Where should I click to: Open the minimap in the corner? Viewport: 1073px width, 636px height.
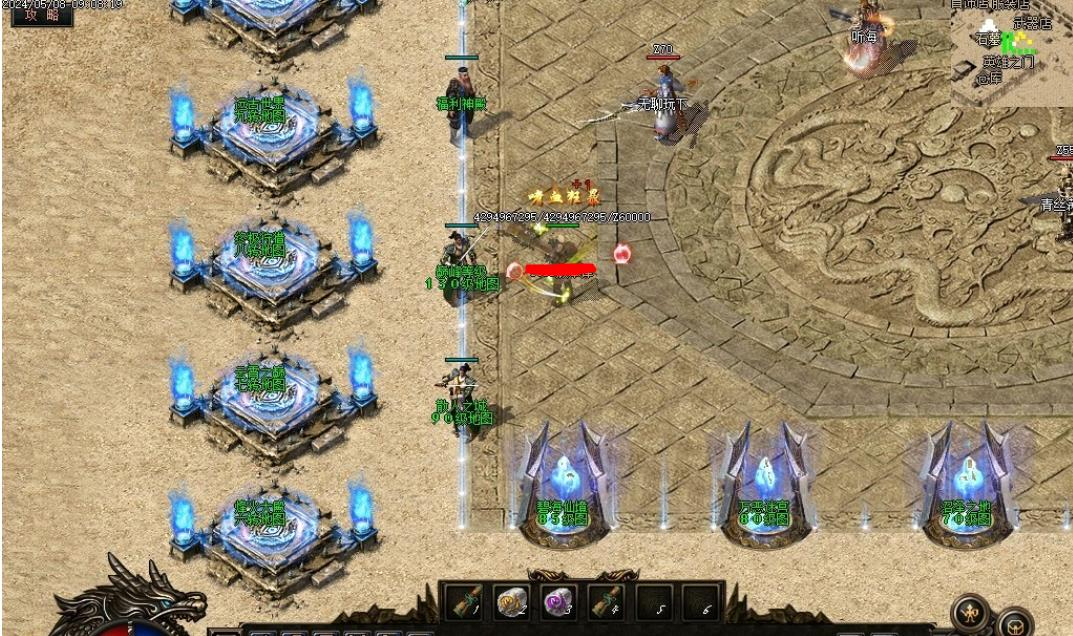pos(1010,52)
